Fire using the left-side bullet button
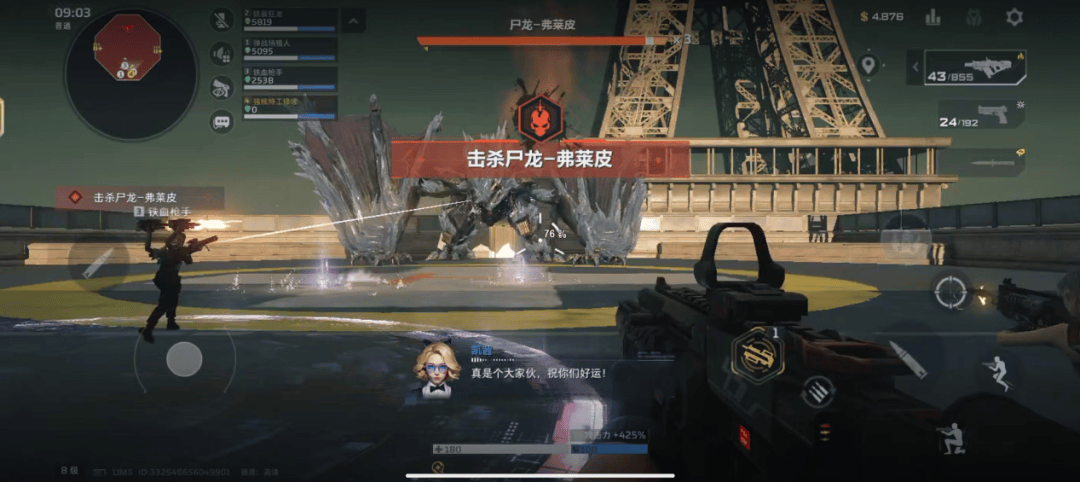 click(x=97, y=263)
